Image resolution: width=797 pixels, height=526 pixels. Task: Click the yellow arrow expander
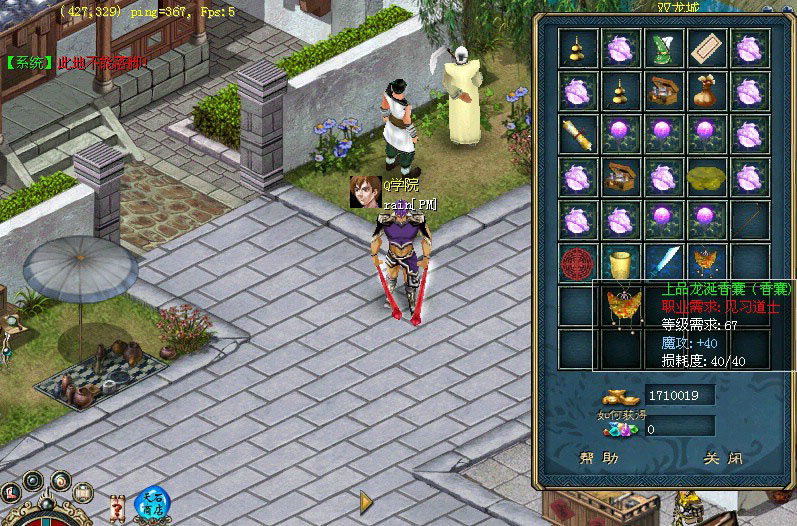coord(367,500)
